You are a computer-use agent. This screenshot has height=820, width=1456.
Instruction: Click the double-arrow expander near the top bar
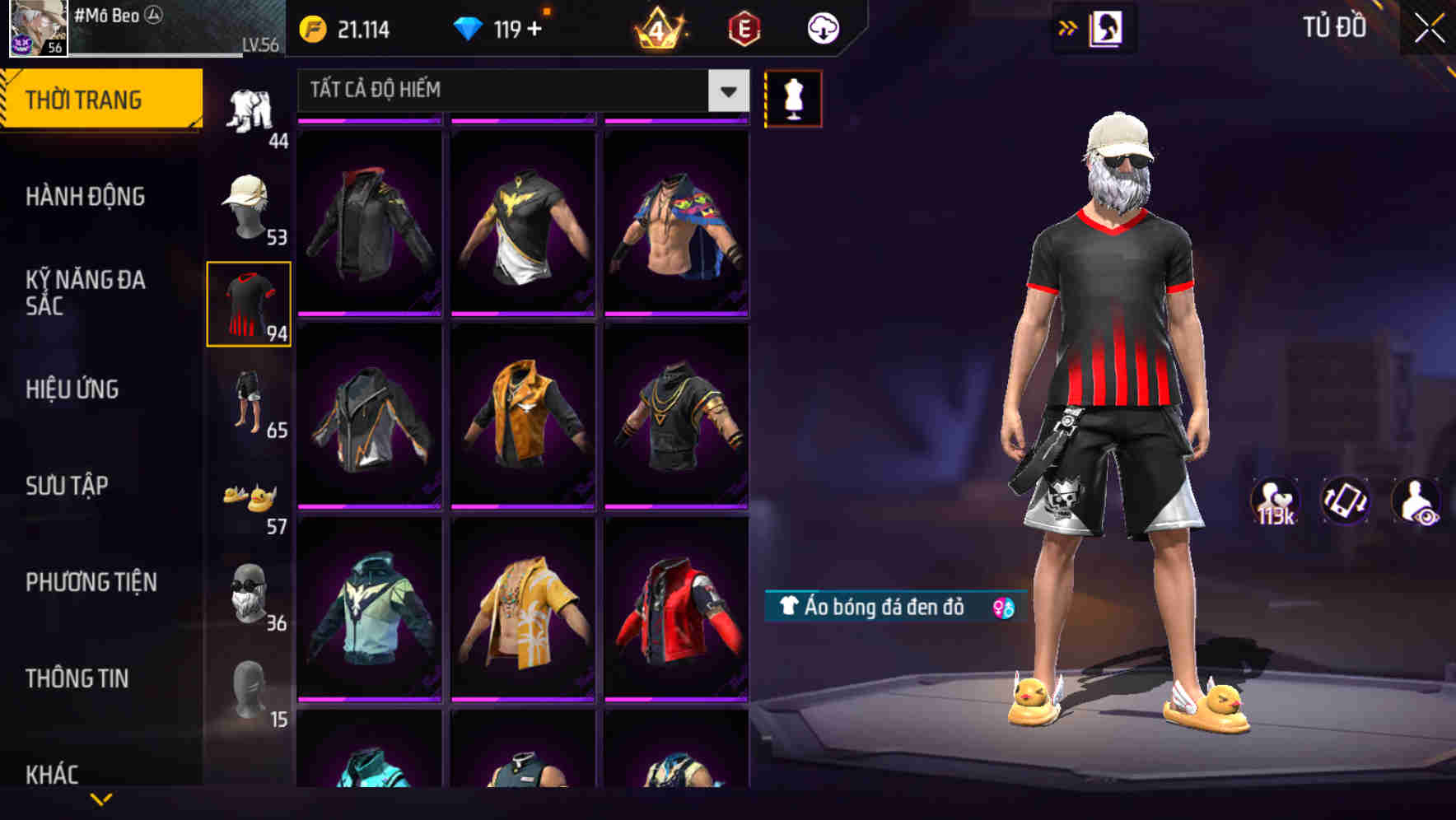click(1067, 27)
